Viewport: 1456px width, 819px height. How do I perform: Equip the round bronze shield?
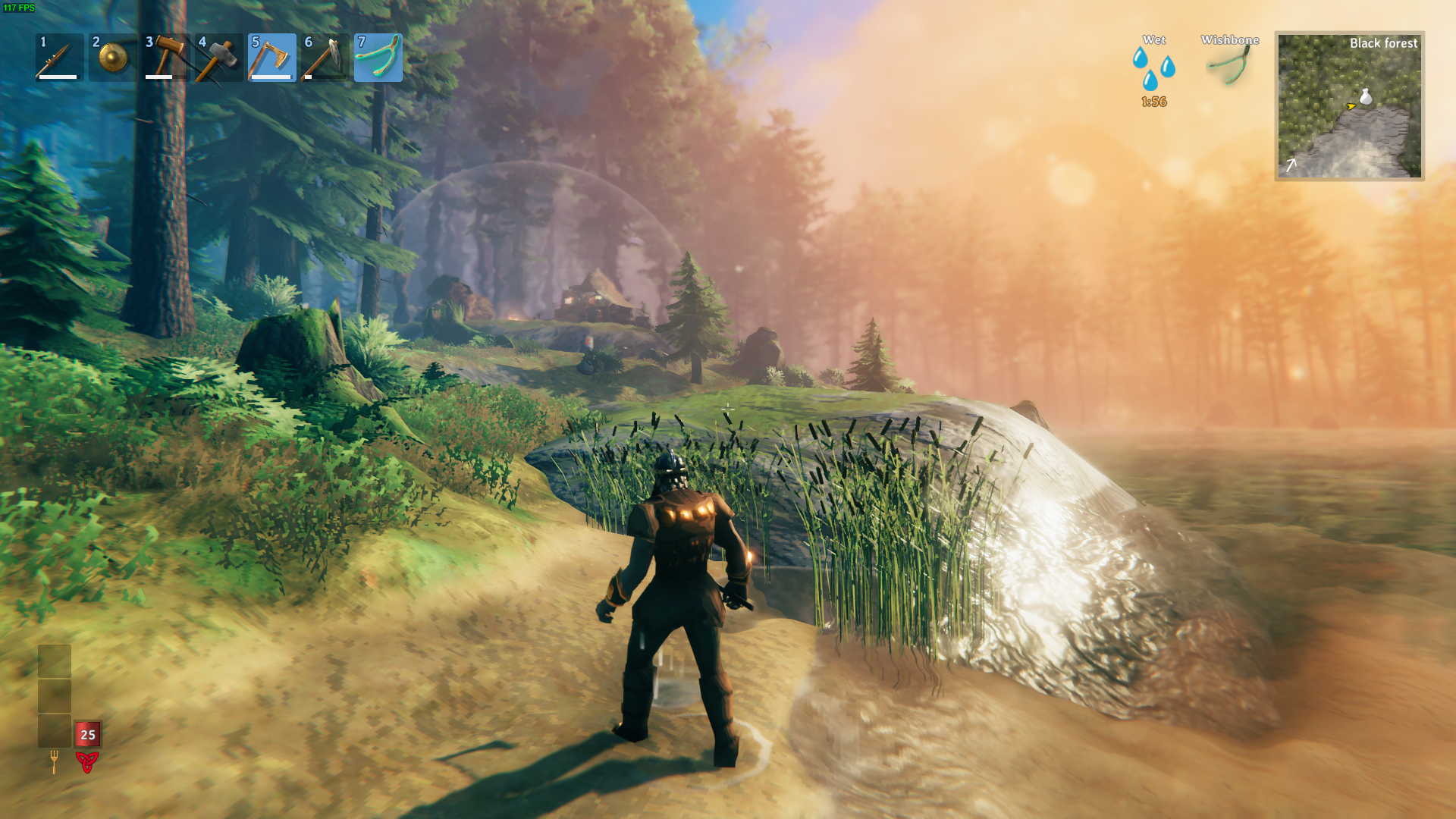pyautogui.click(x=112, y=58)
